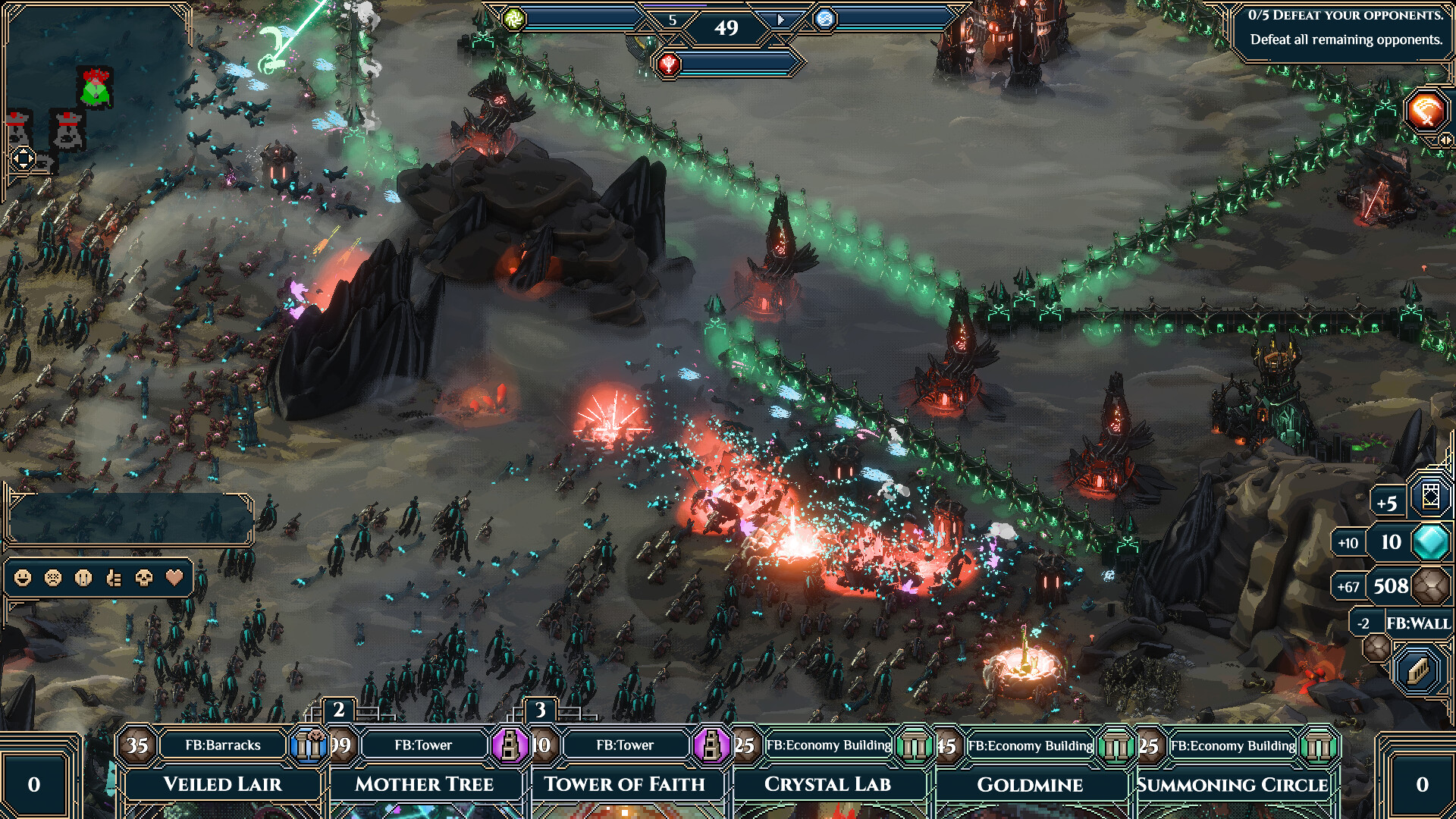Open the minimap in the corner
The width and height of the screenshot is (1456, 819).
pyautogui.click(x=95, y=91)
